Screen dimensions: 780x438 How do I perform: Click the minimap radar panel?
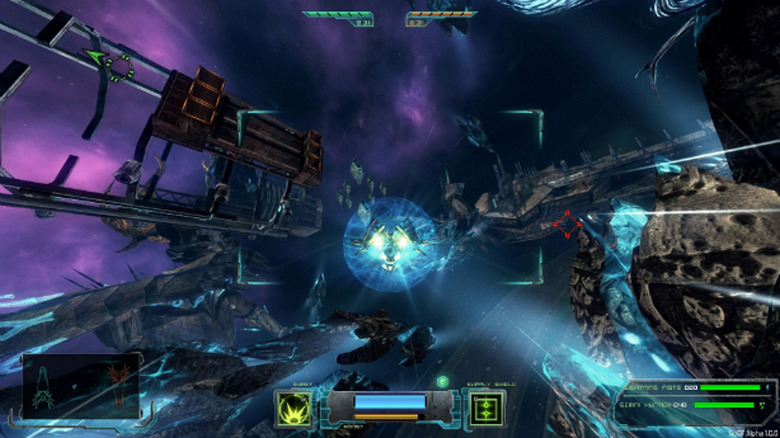point(80,384)
